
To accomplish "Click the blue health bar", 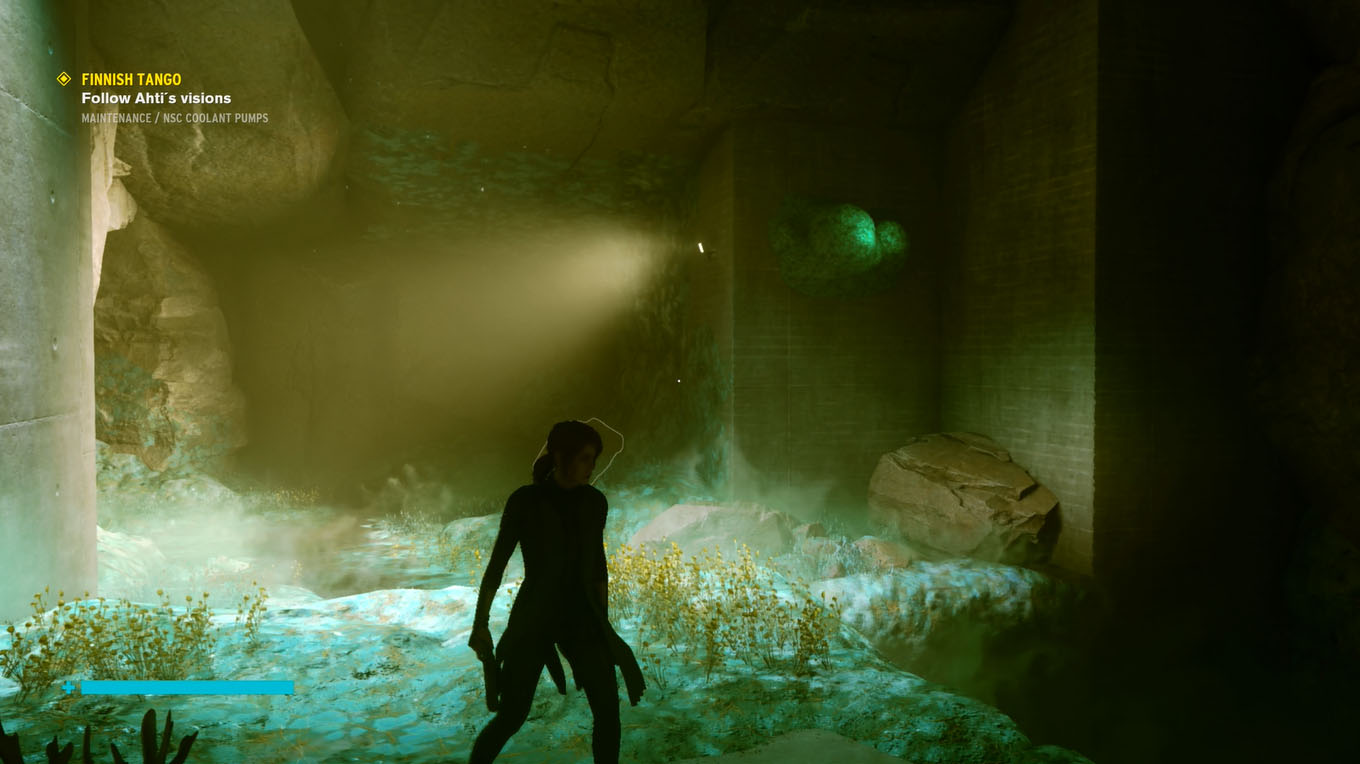I will (x=190, y=688).
